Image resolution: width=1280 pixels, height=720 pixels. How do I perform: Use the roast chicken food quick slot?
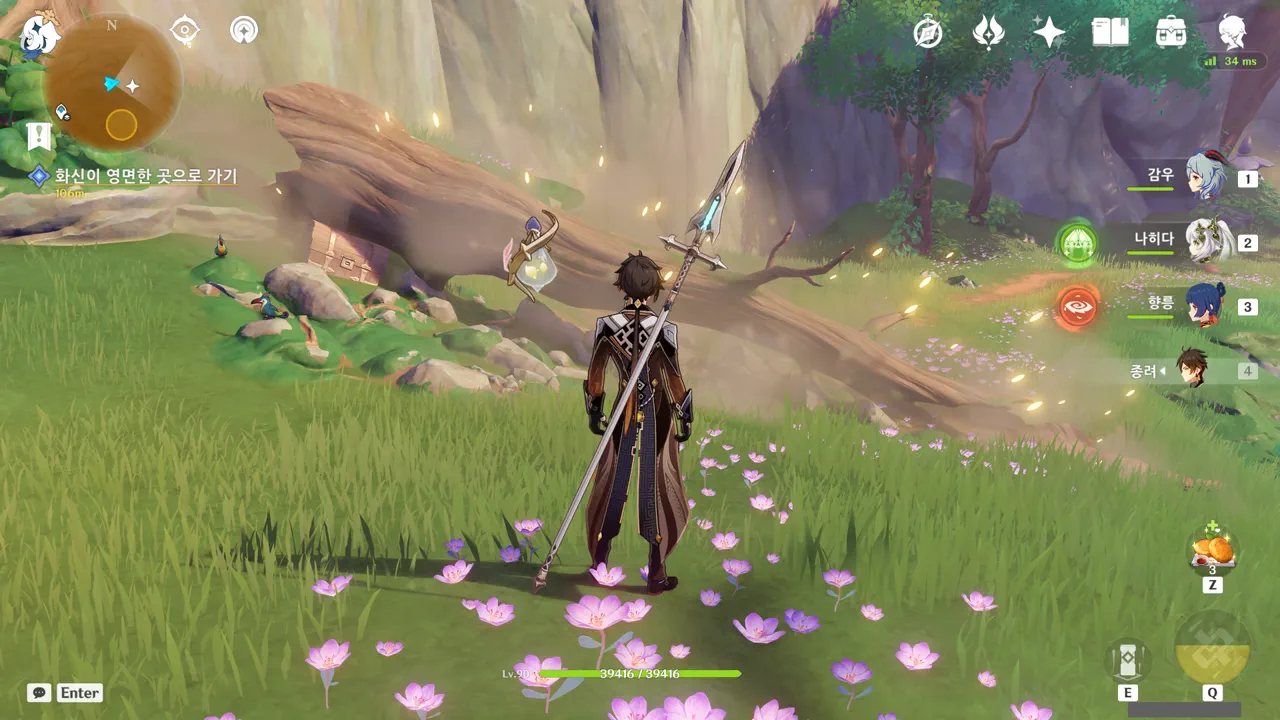point(1213,552)
